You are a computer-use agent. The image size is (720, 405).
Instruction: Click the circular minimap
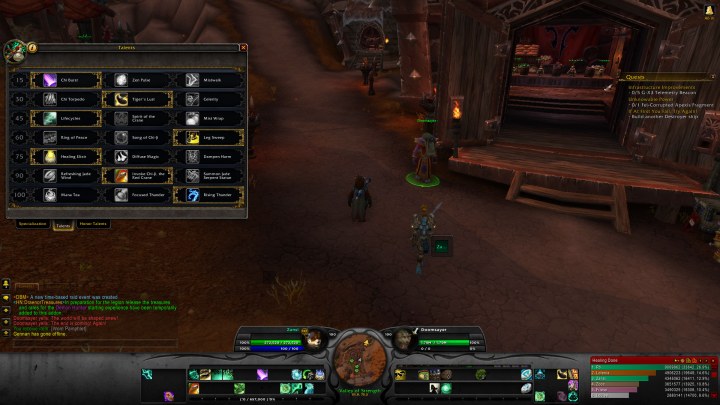[360, 355]
